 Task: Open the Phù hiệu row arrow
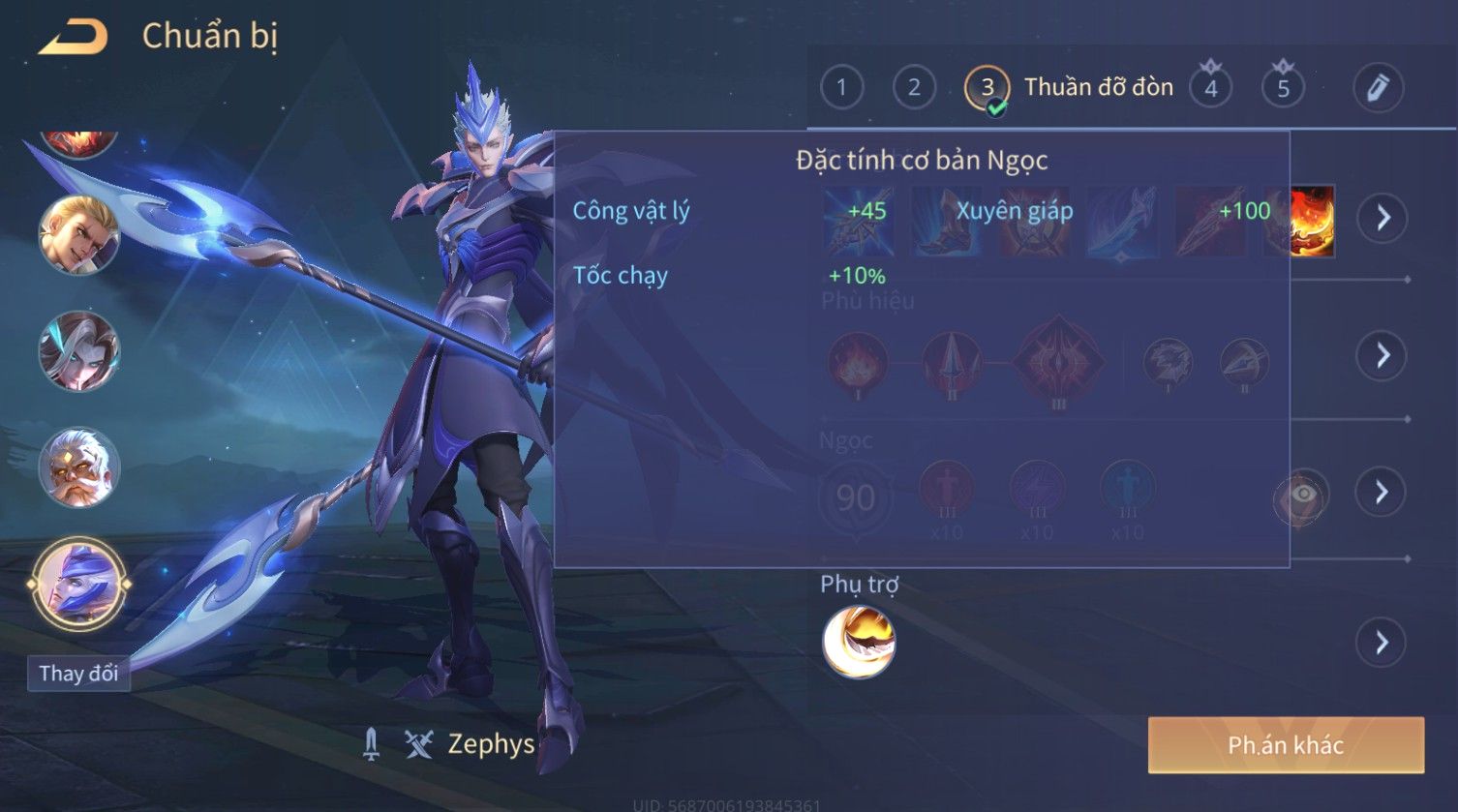[1382, 355]
